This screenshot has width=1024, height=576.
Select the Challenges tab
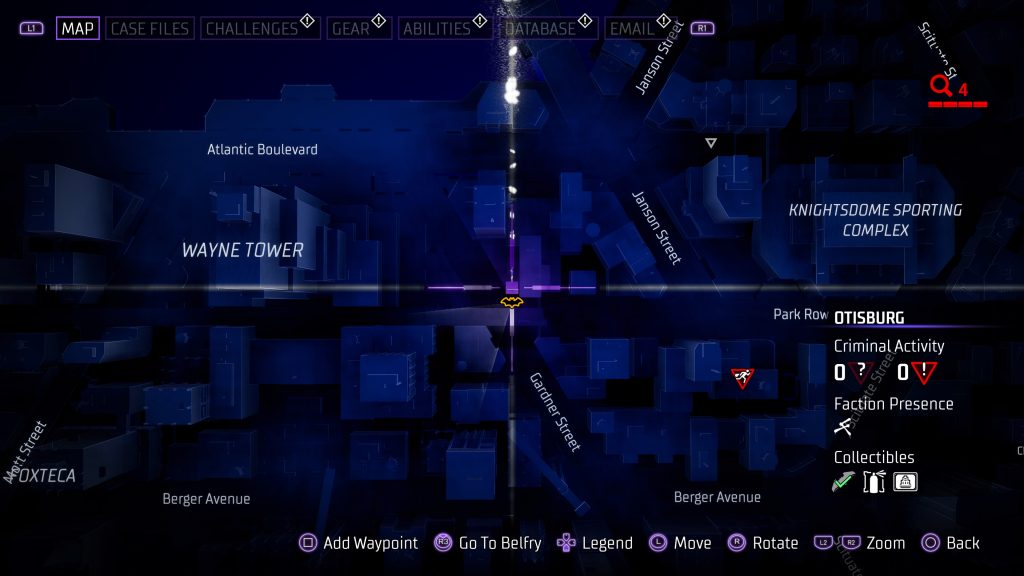(255, 28)
